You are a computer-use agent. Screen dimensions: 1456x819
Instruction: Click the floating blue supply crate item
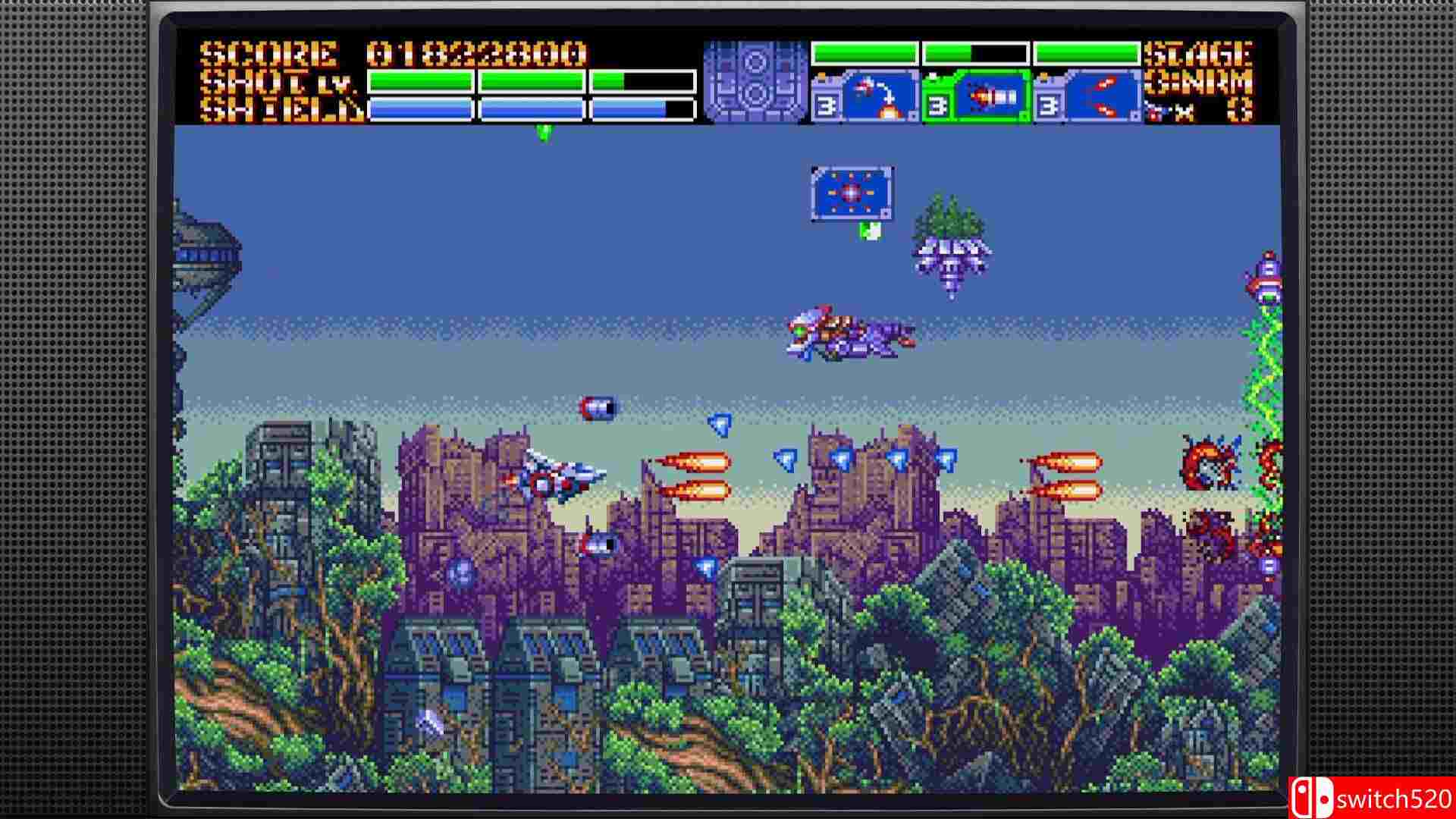(849, 193)
